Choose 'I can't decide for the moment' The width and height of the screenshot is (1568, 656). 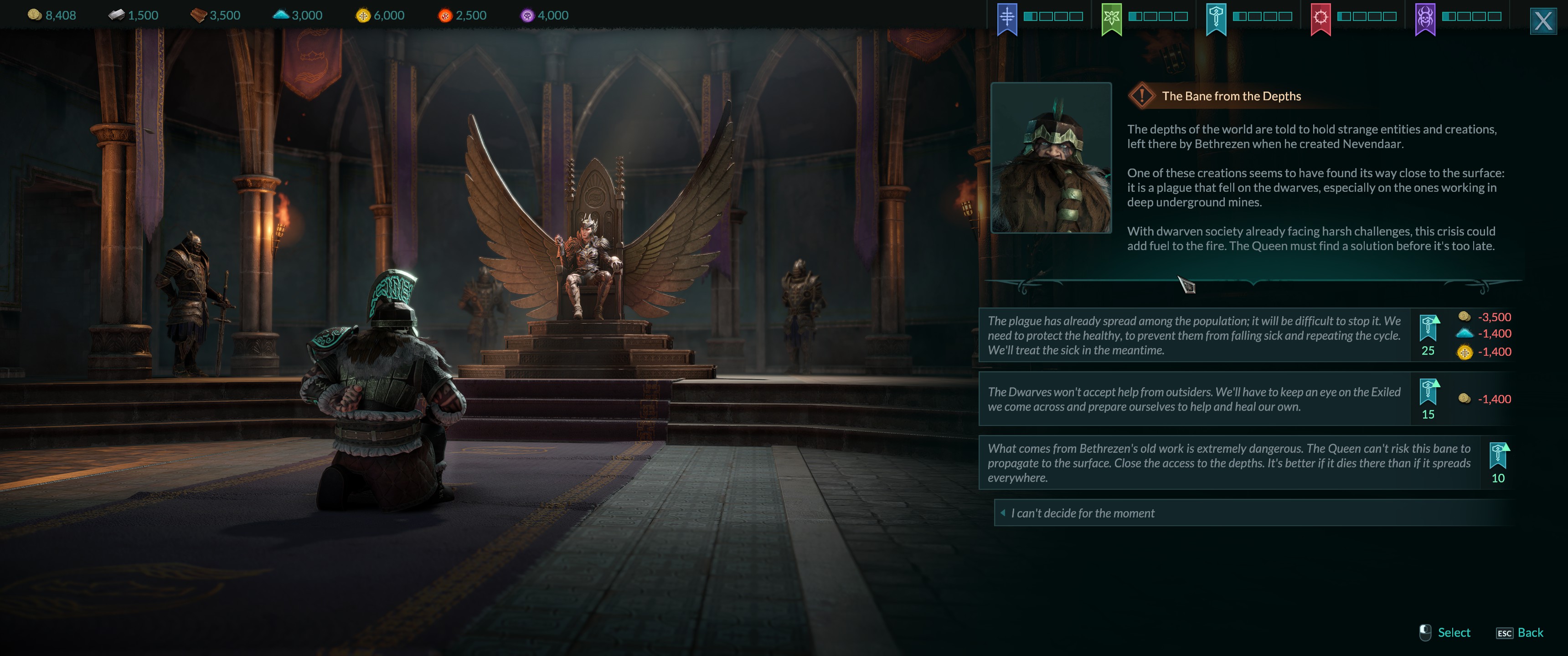coord(1082,513)
